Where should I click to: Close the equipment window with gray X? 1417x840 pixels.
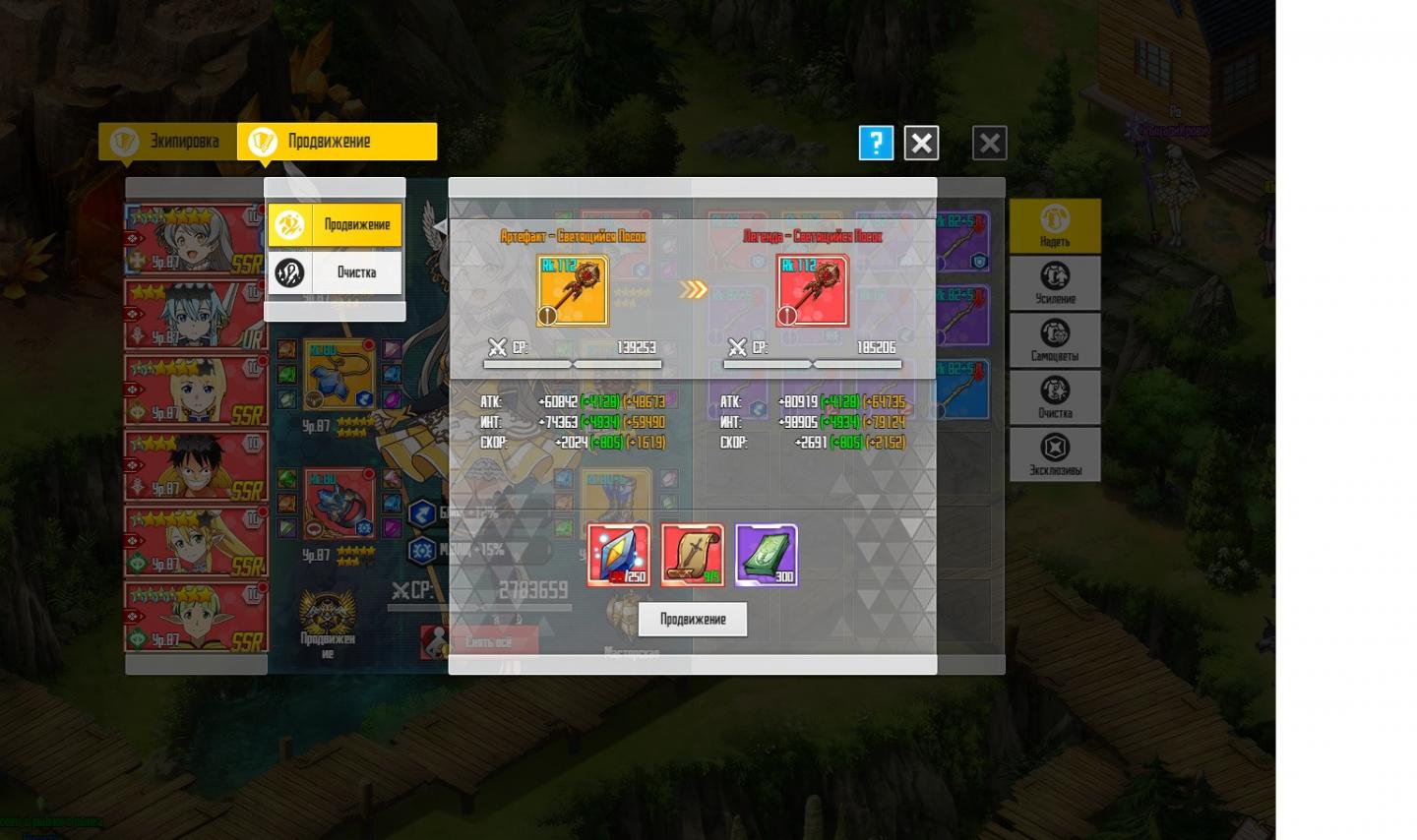click(989, 144)
